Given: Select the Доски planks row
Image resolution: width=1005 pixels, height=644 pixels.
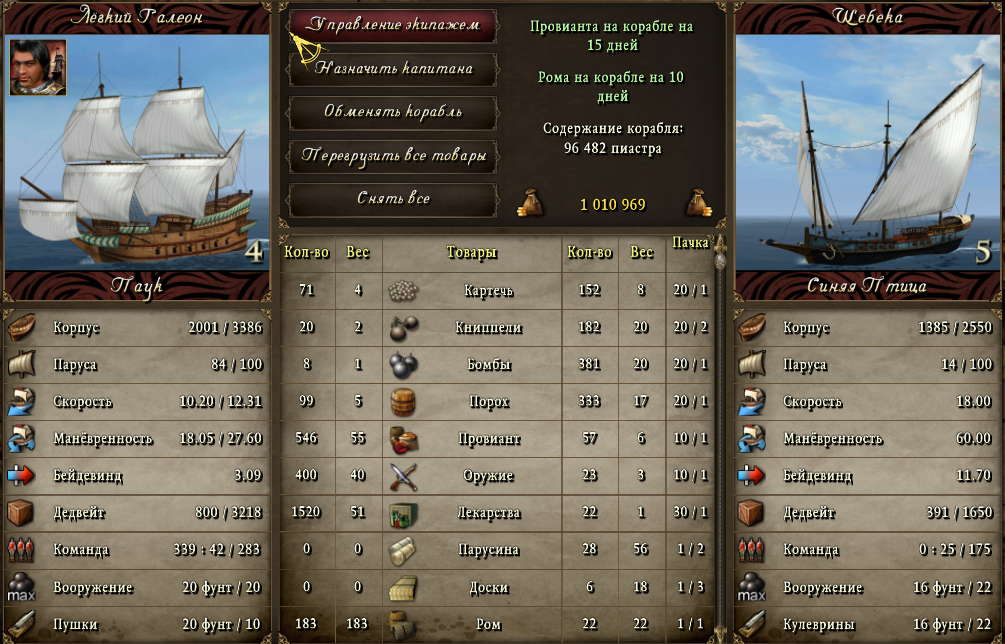Looking at the screenshot, I should point(488,588).
